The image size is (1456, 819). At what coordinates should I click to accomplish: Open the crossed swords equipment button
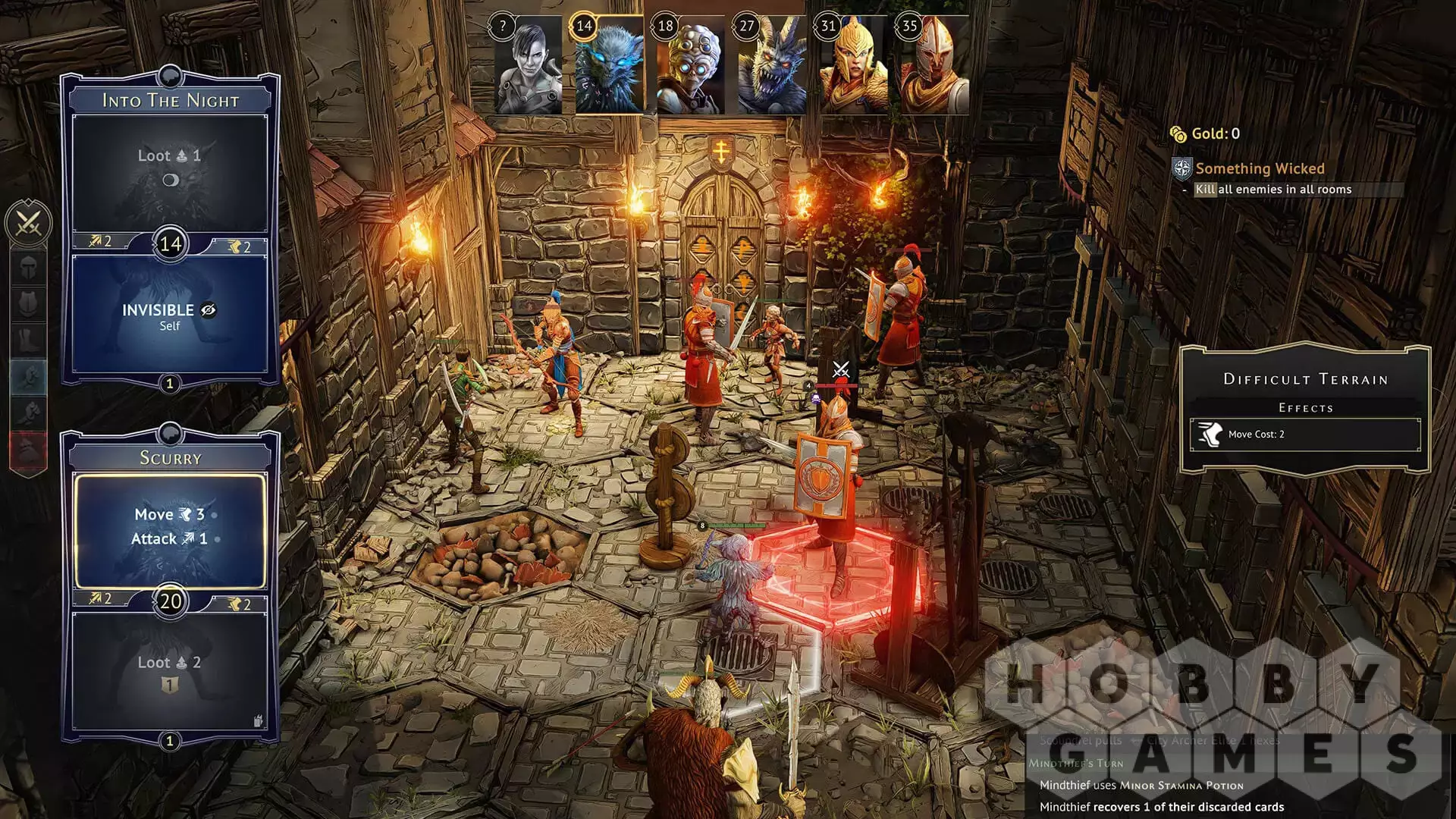pyautogui.click(x=29, y=223)
